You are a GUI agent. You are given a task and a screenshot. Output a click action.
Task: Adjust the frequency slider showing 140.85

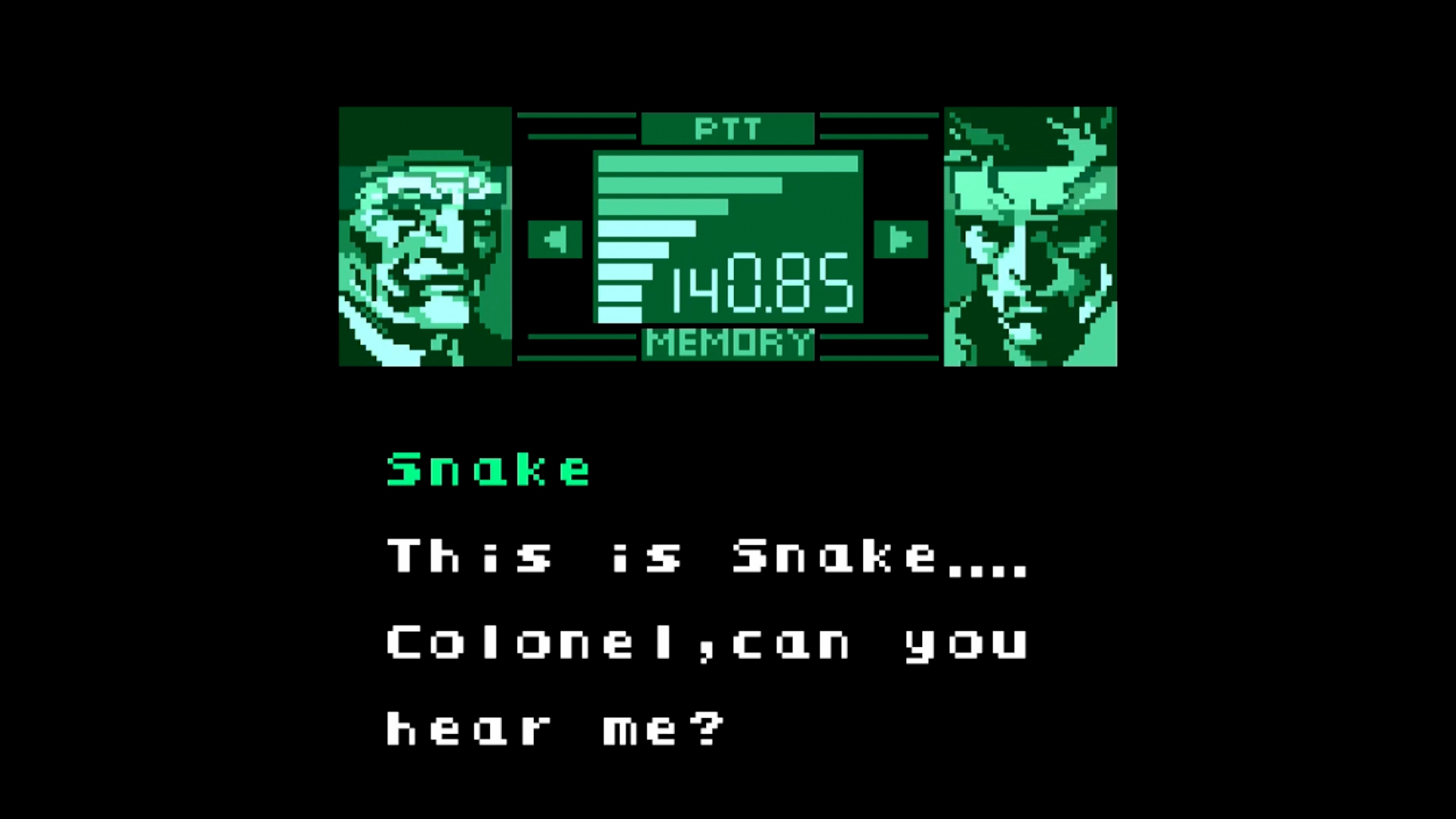tap(758, 288)
